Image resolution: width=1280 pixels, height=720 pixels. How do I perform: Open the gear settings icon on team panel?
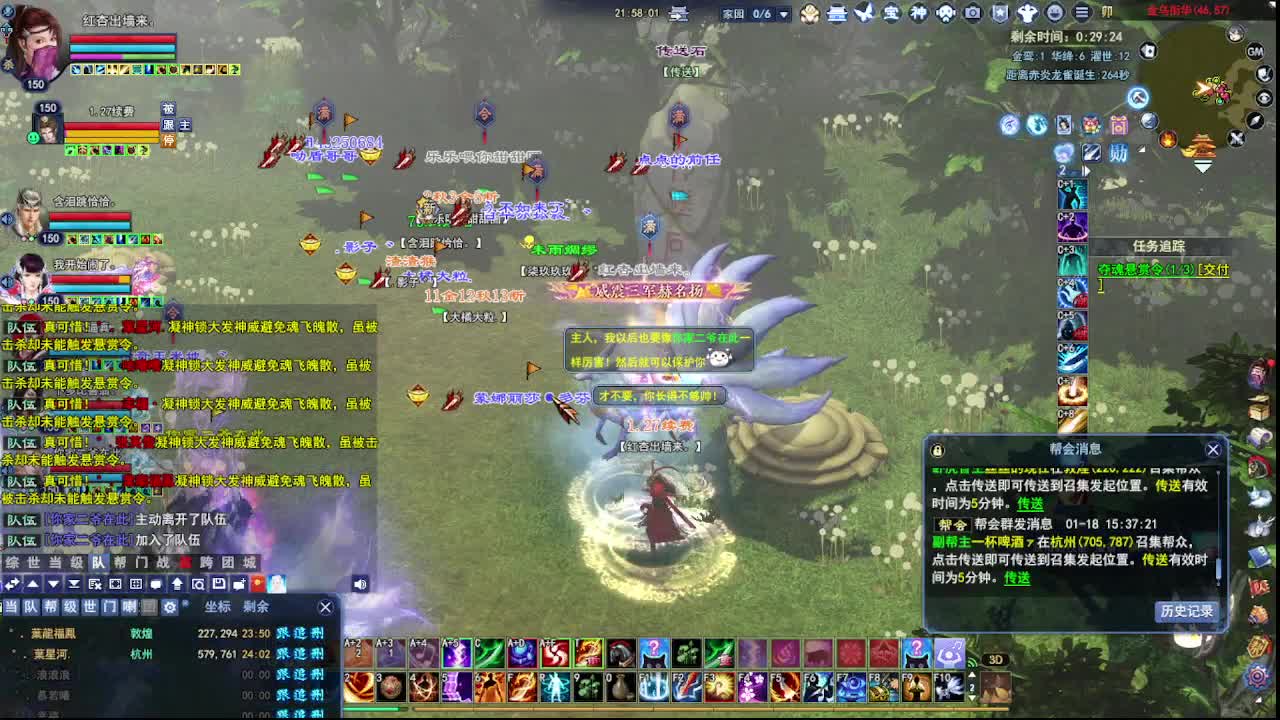(170, 606)
